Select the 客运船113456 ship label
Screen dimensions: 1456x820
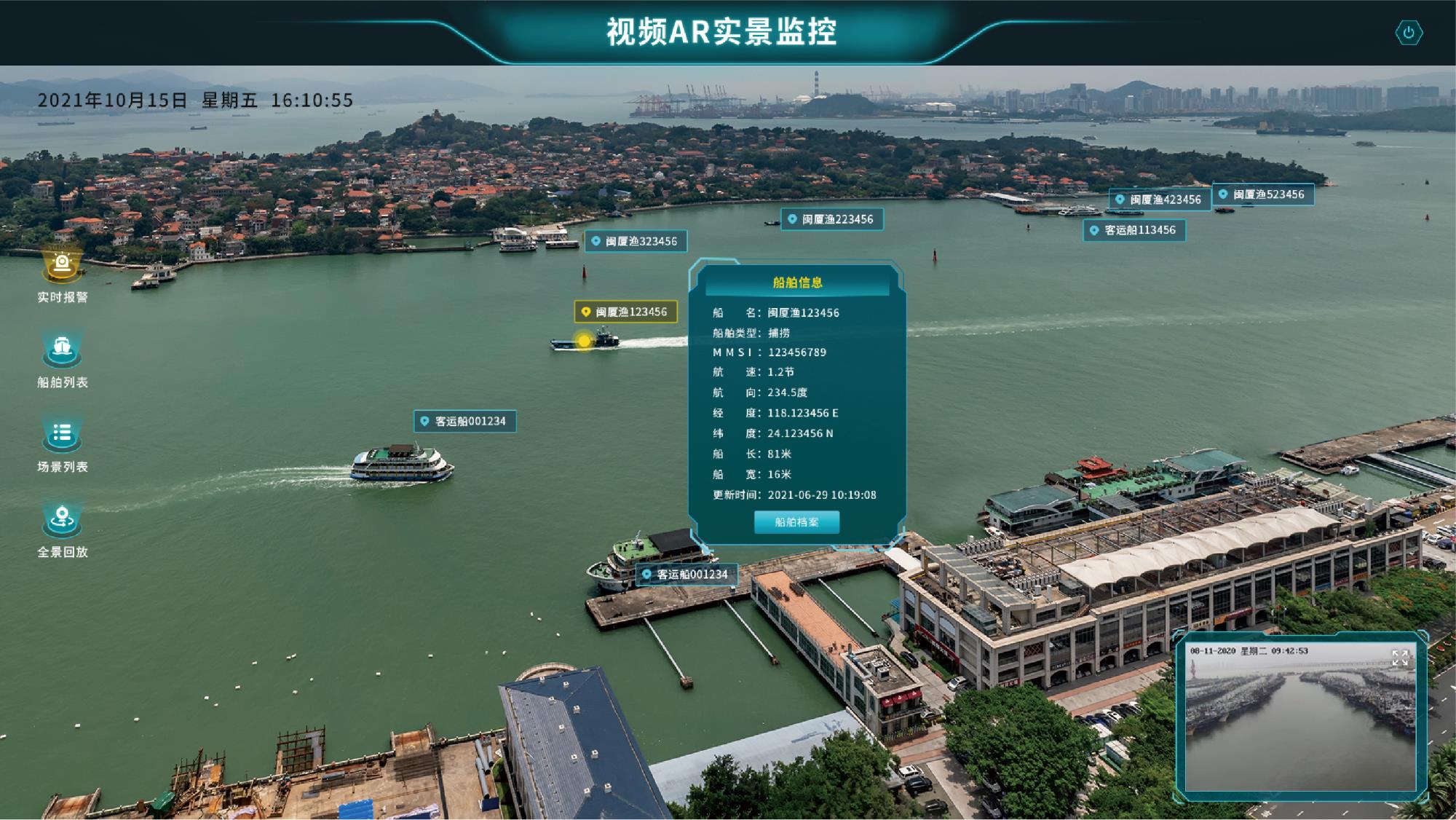click(1134, 230)
